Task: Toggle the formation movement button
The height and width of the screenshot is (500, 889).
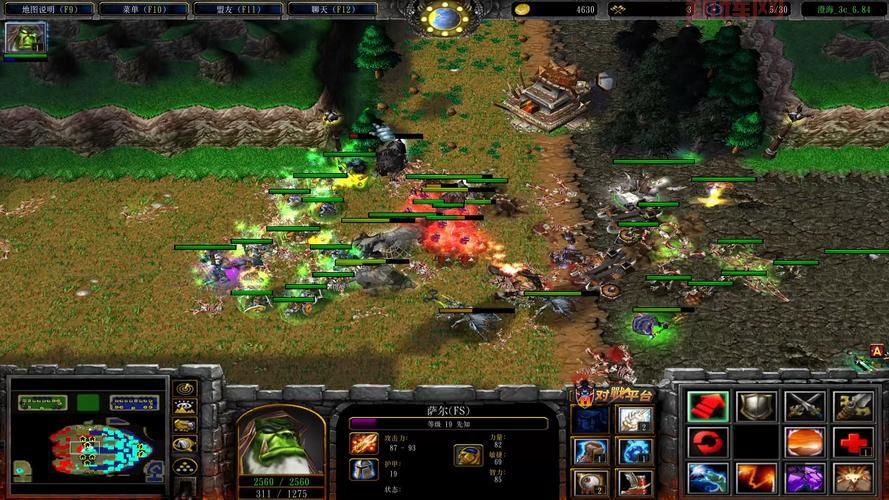Action: coord(184,465)
